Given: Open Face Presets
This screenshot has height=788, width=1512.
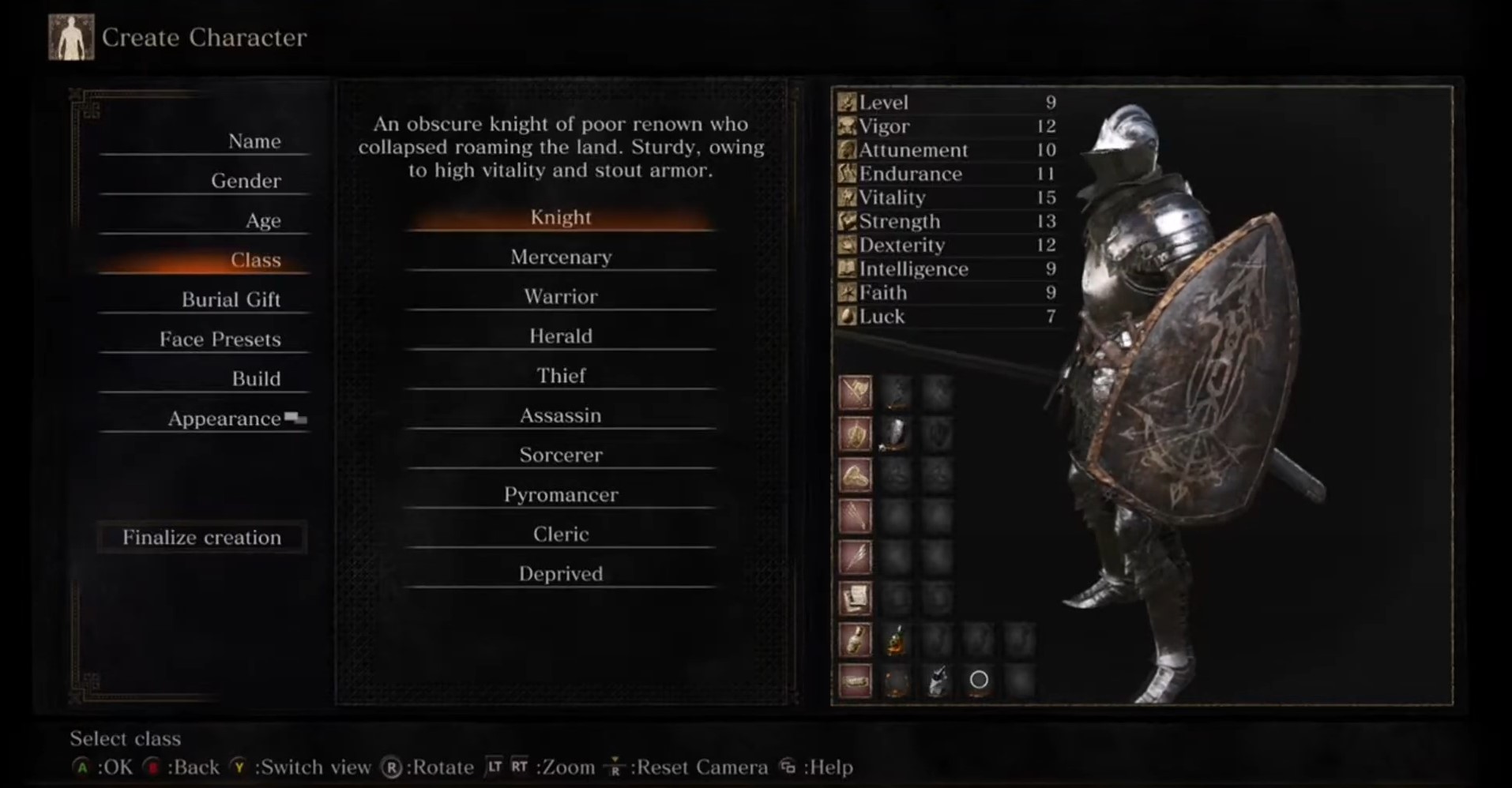Looking at the screenshot, I should [x=220, y=339].
